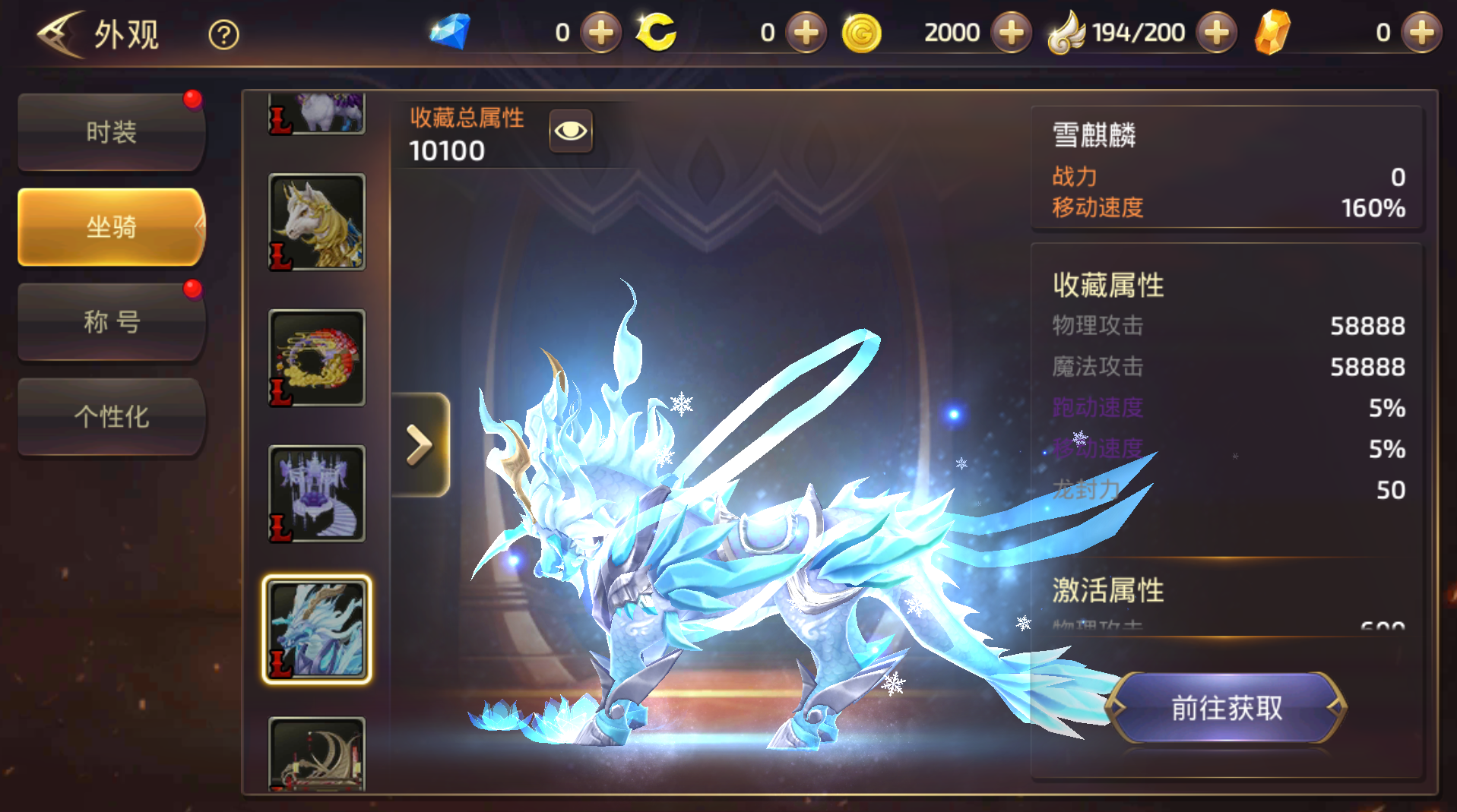Open the 称号 tab
1457x812 pixels.
(111, 322)
